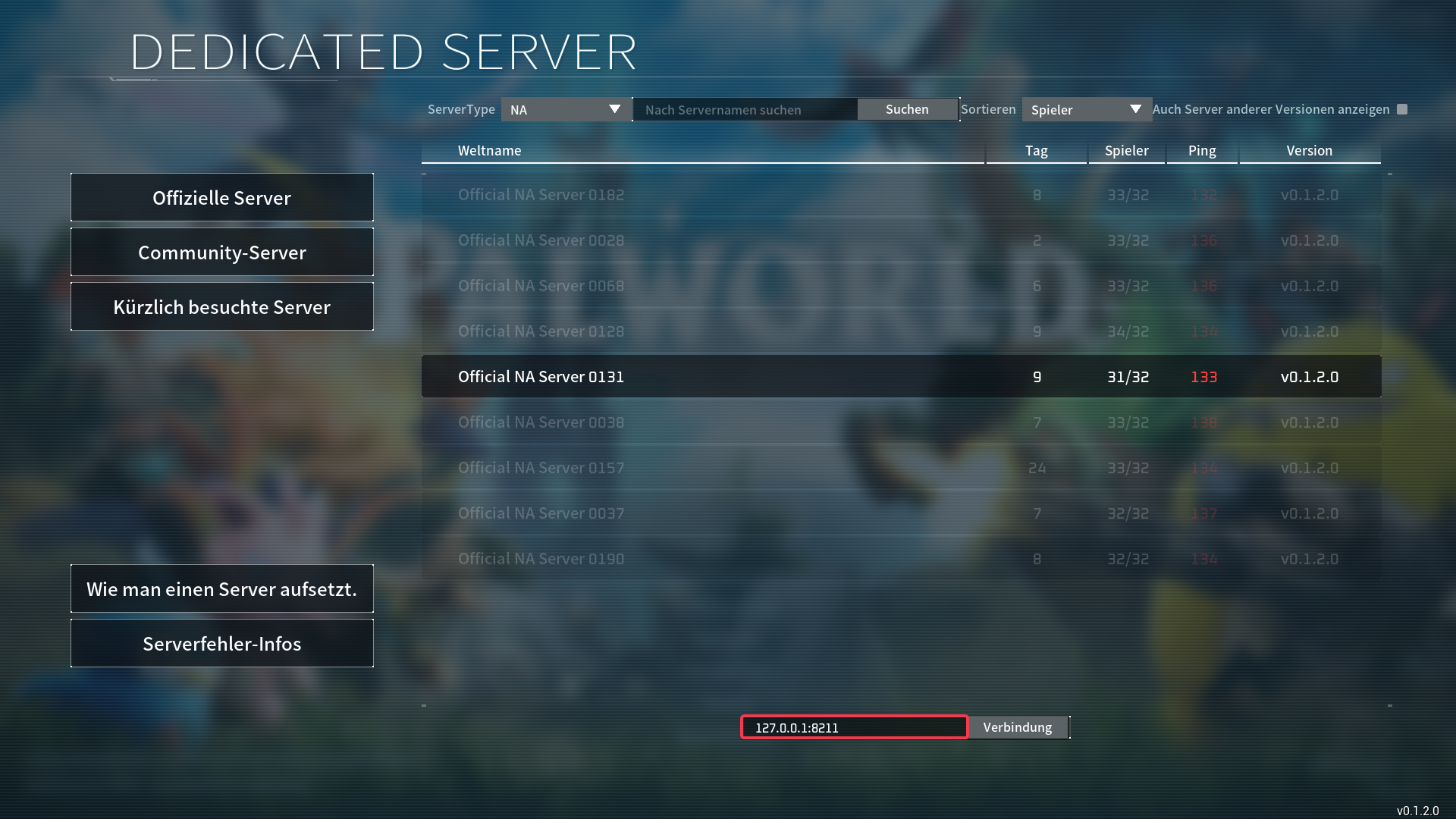
Task: Select Official NA Server 0157
Action: (901, 468)
